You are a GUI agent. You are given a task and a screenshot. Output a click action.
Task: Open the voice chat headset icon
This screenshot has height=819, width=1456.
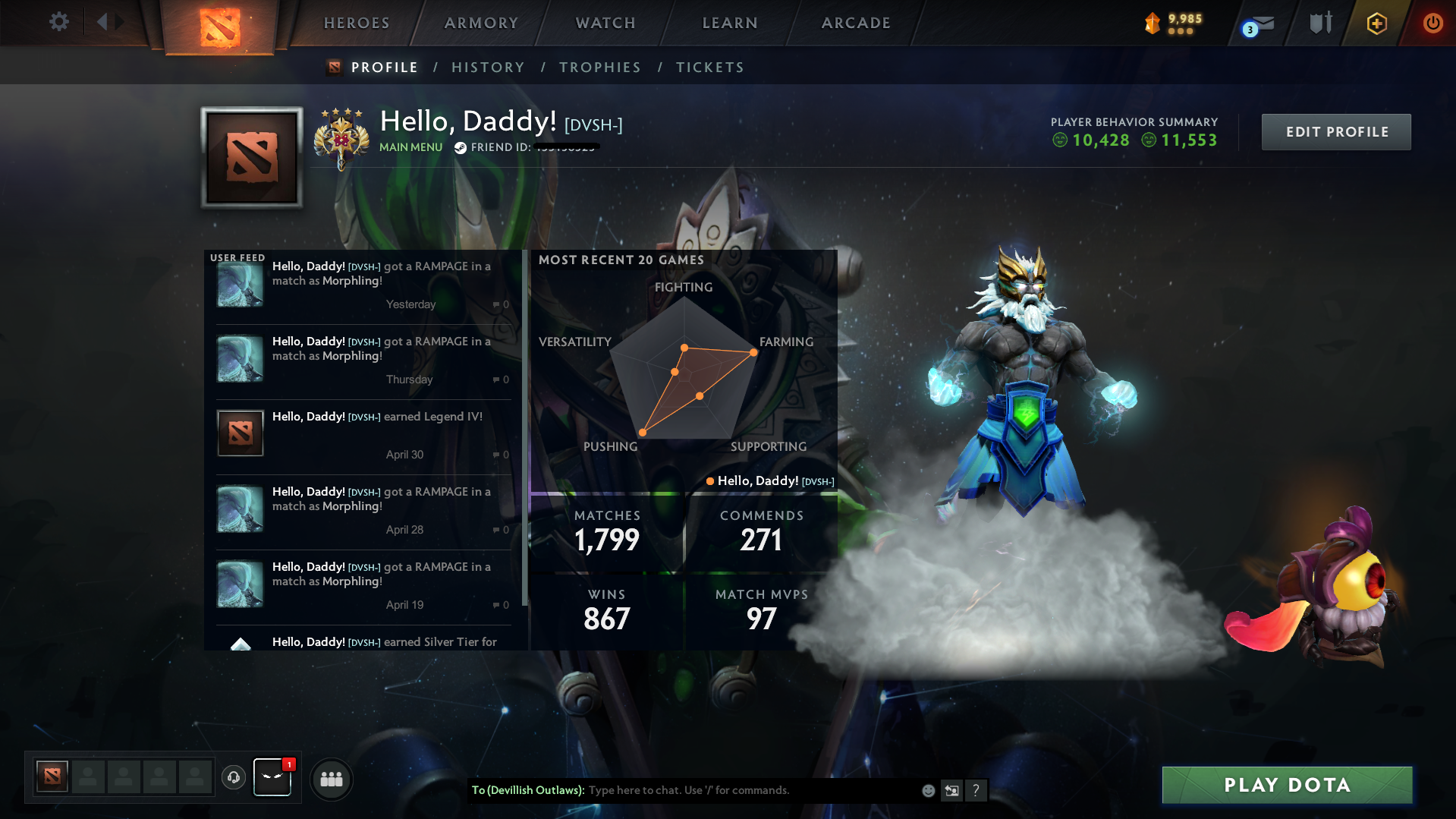tap(234, 778)
